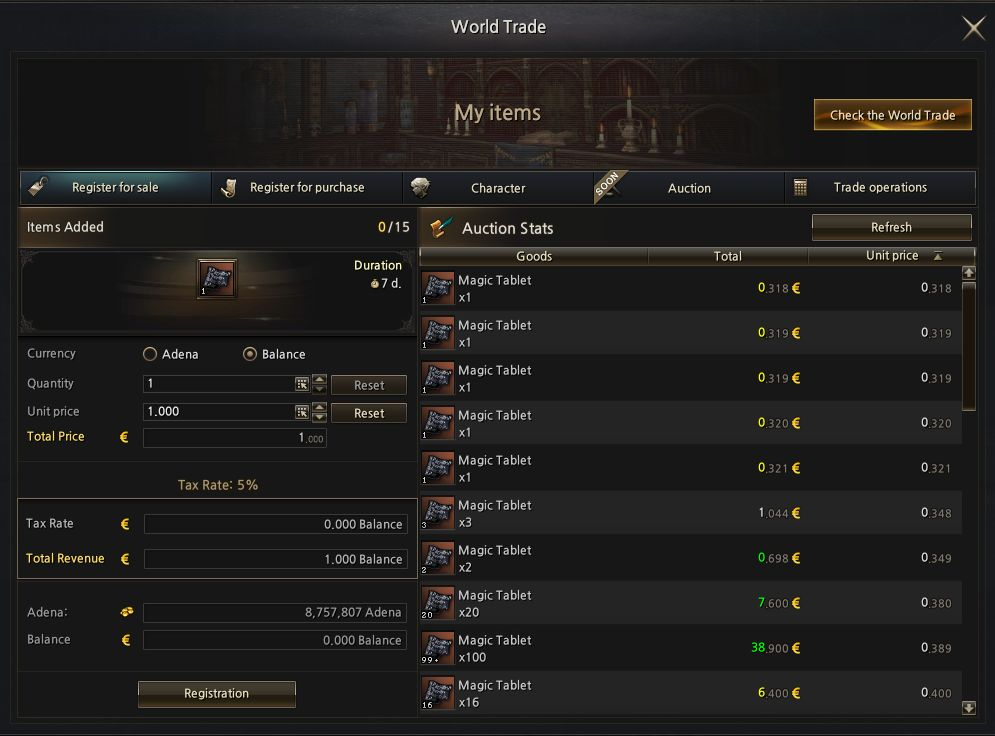This screenshot has height=736, width=995.
Task: Click the Unit price input field
Action: (x=218, y=412)
